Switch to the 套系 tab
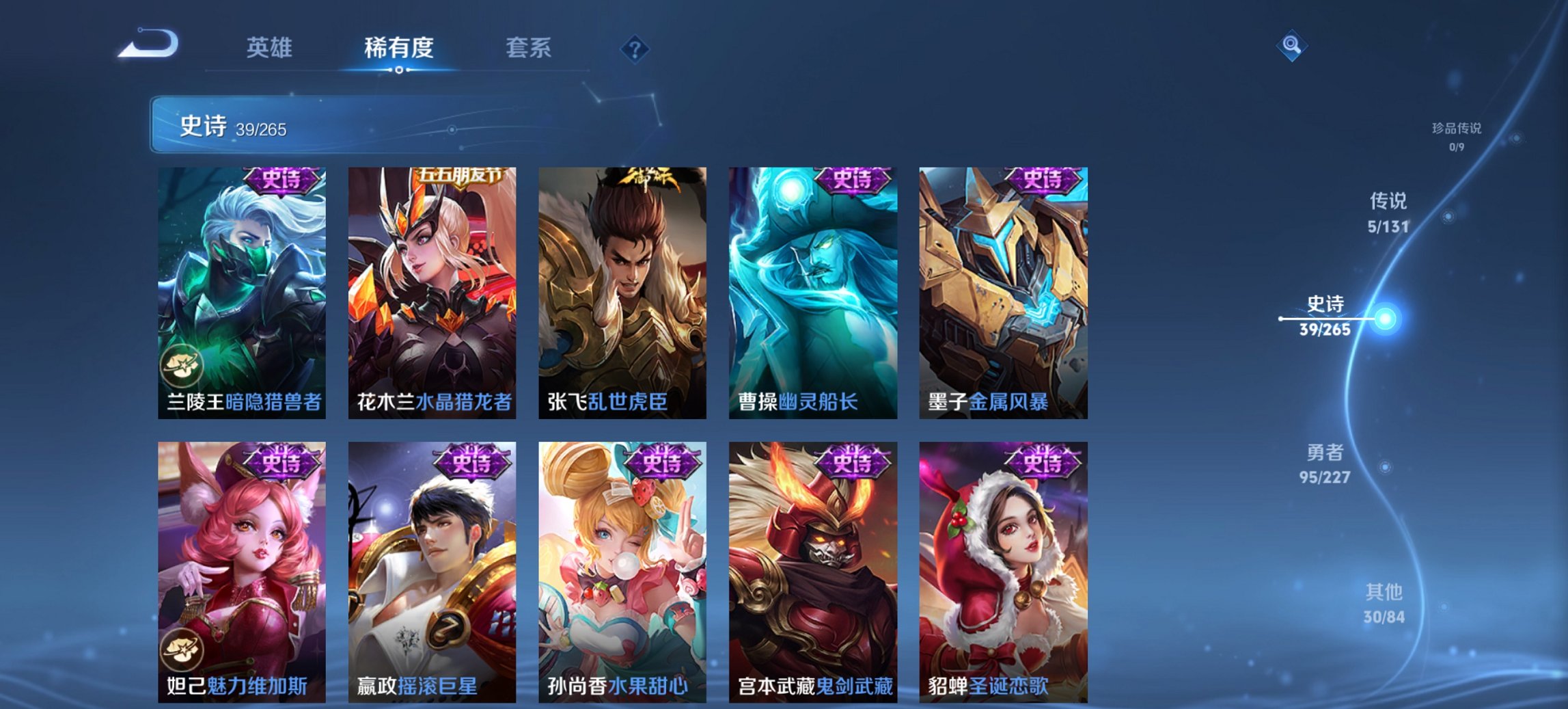Viewport: 1568px width, 709px height. (527, 48)
